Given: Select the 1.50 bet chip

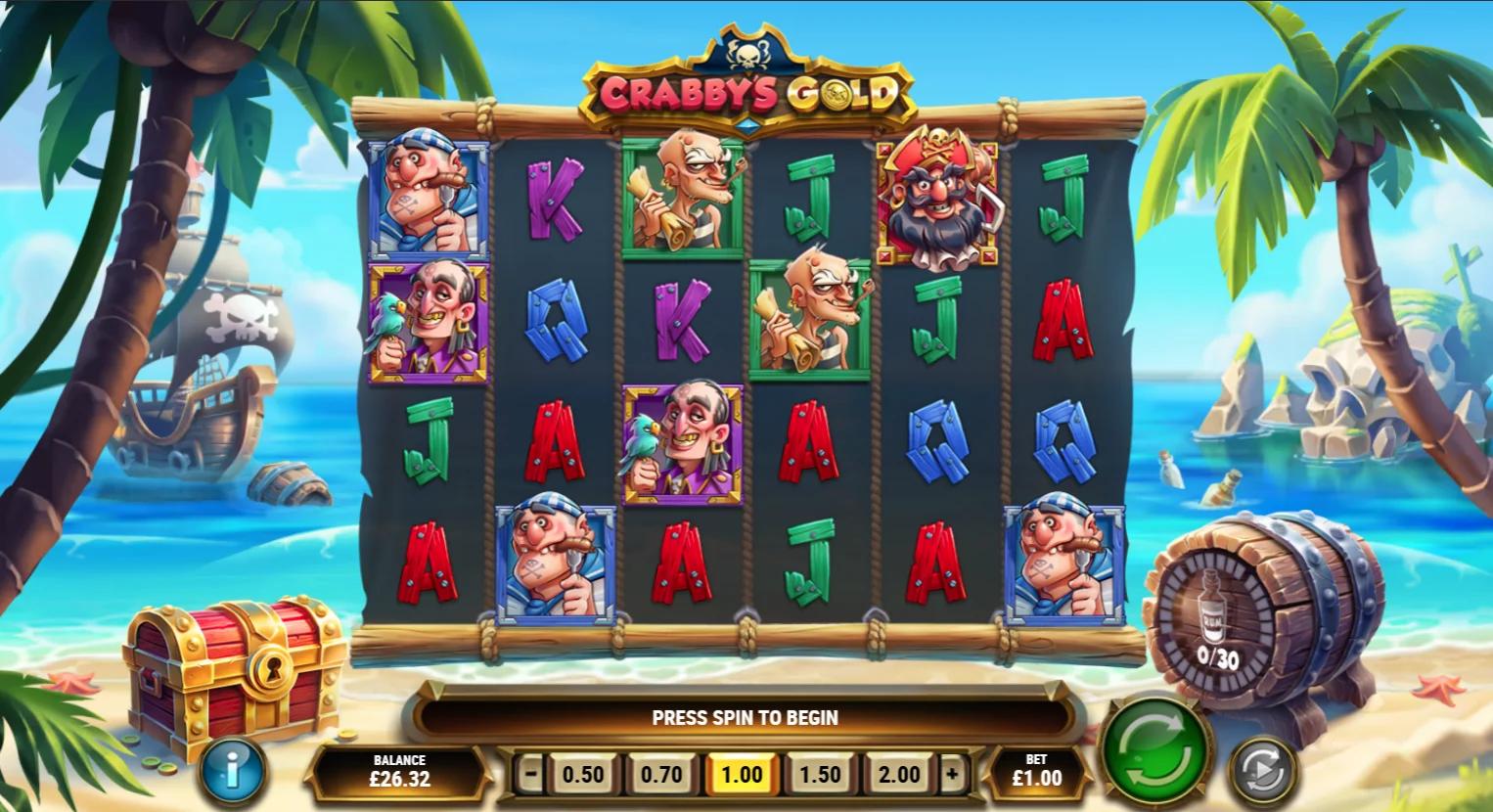Looking at the screenshot, I should [x=822, y=773].
